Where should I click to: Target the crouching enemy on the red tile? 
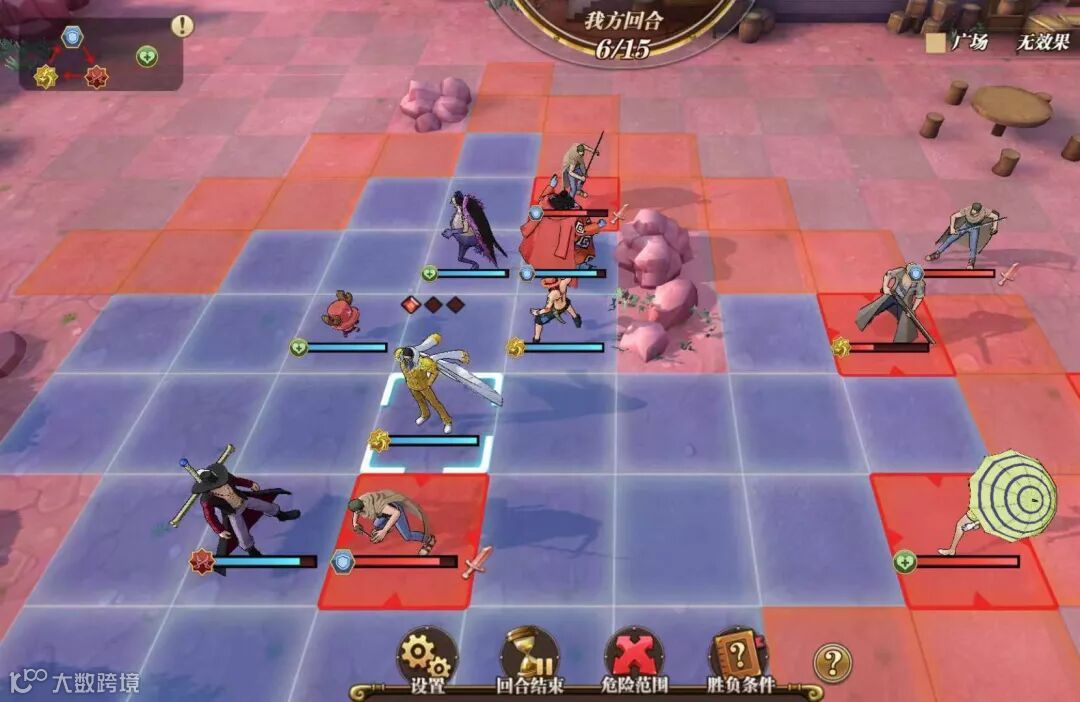(392, 520)
